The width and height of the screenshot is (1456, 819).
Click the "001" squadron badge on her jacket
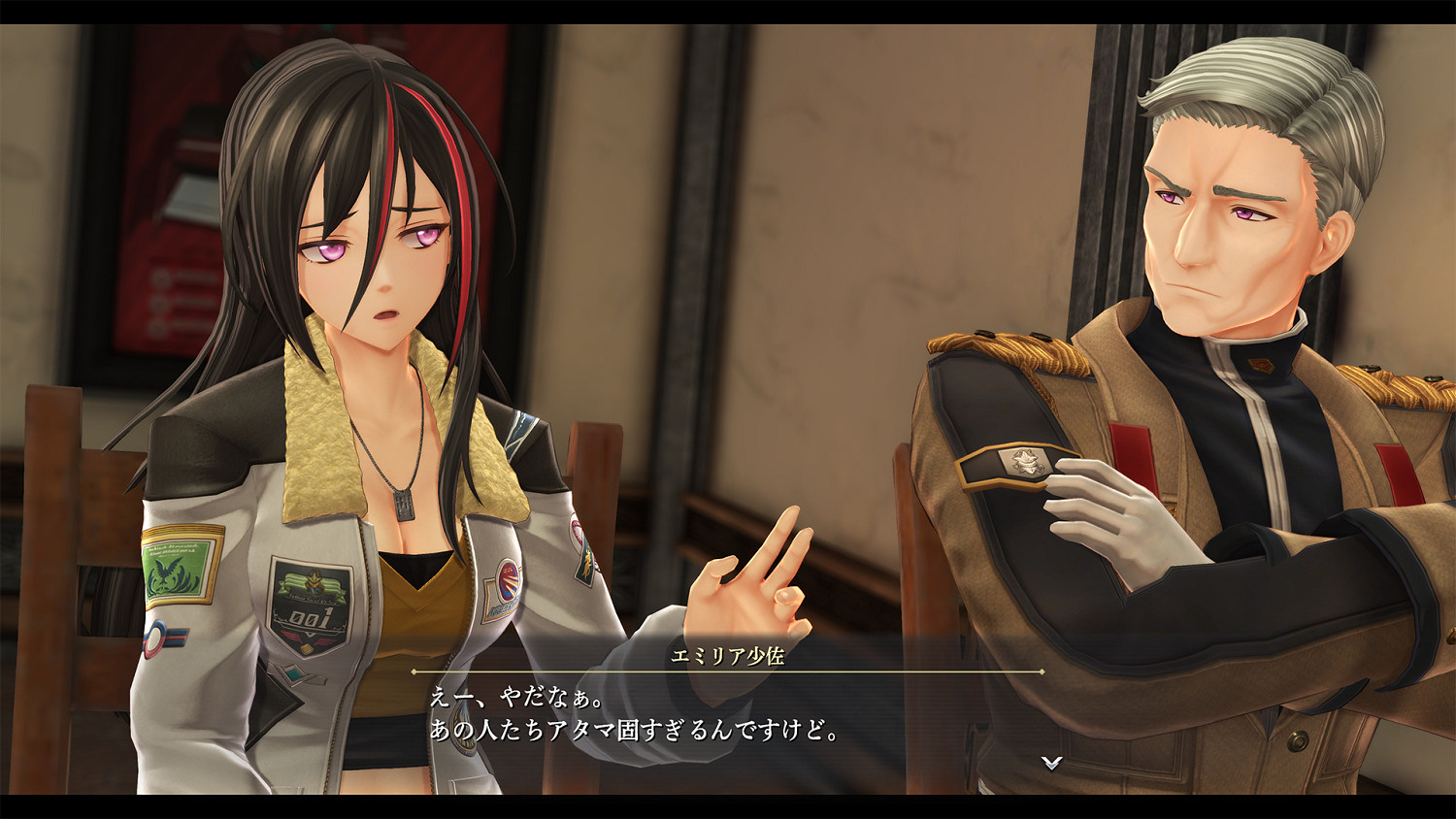tap(309, 604)
